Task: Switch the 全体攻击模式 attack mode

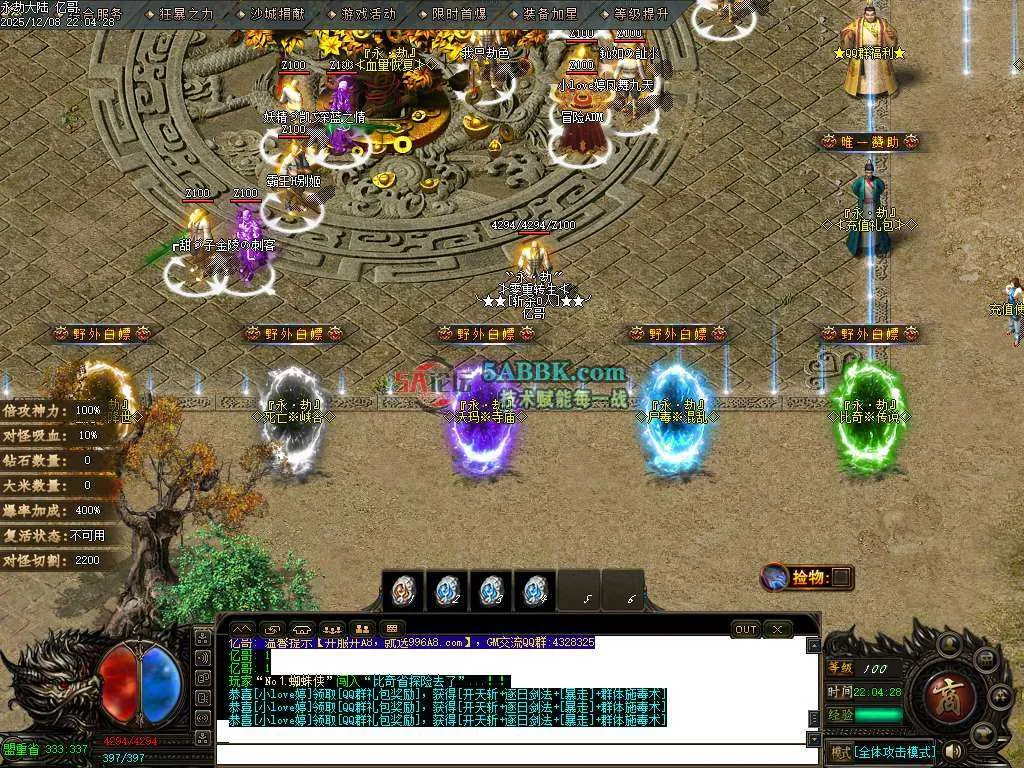Action: 881,752
